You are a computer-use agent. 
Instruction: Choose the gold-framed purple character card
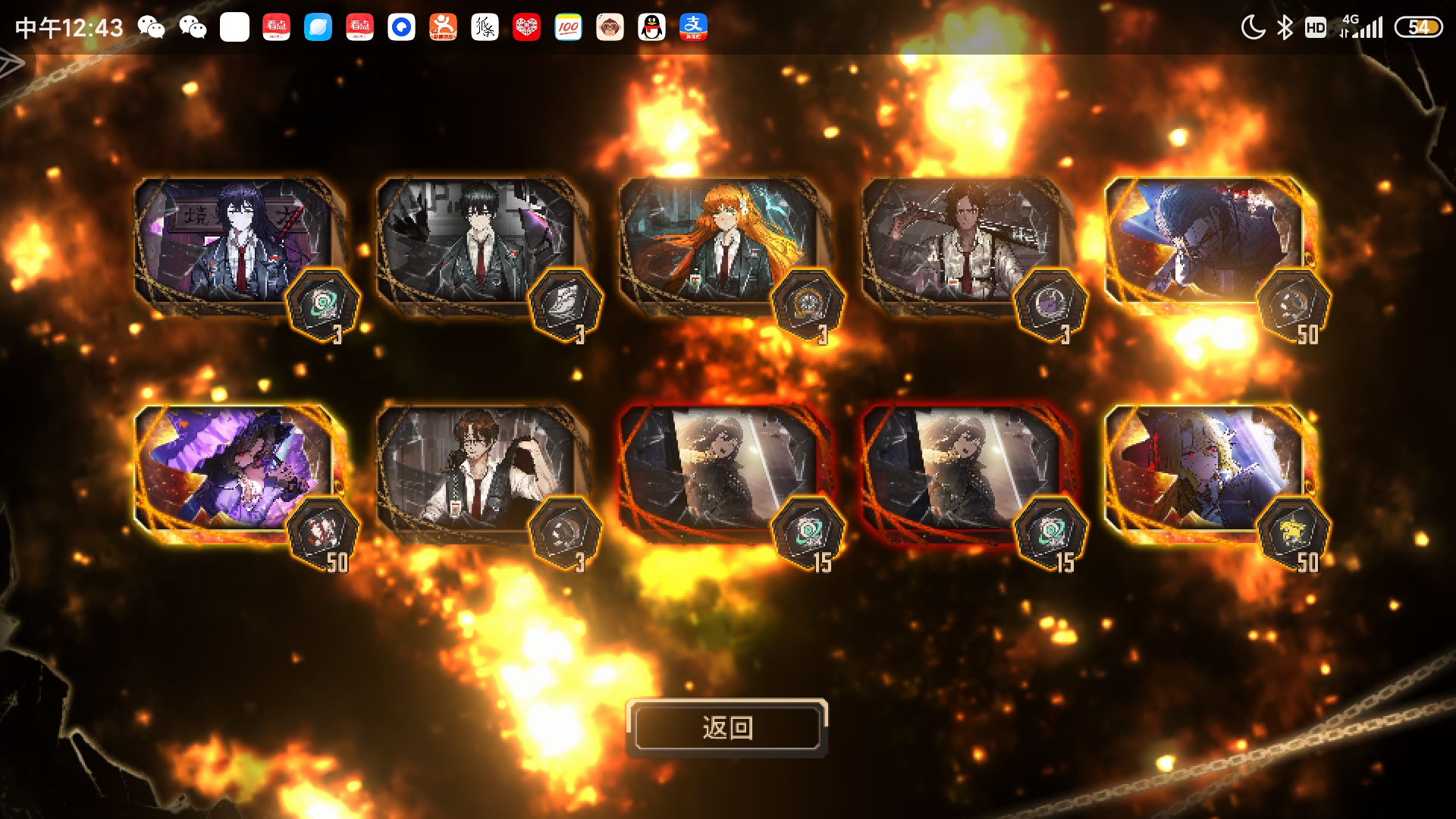235,470
